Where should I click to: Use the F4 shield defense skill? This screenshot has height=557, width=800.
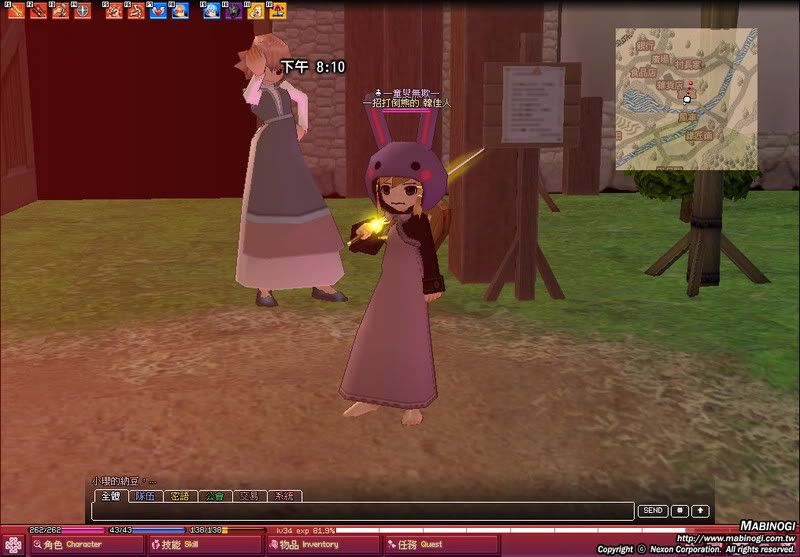pos(81,11)
